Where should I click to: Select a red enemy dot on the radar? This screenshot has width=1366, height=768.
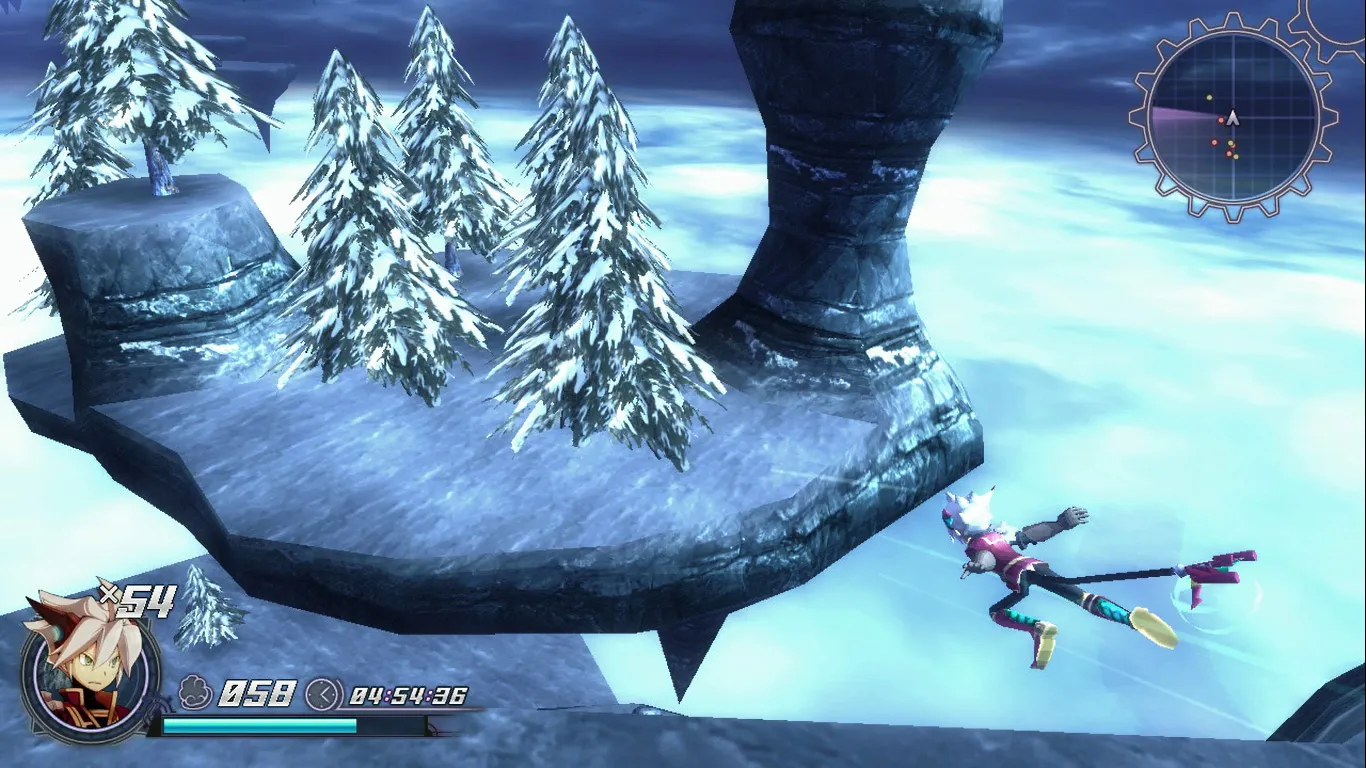coord(1221,120)
